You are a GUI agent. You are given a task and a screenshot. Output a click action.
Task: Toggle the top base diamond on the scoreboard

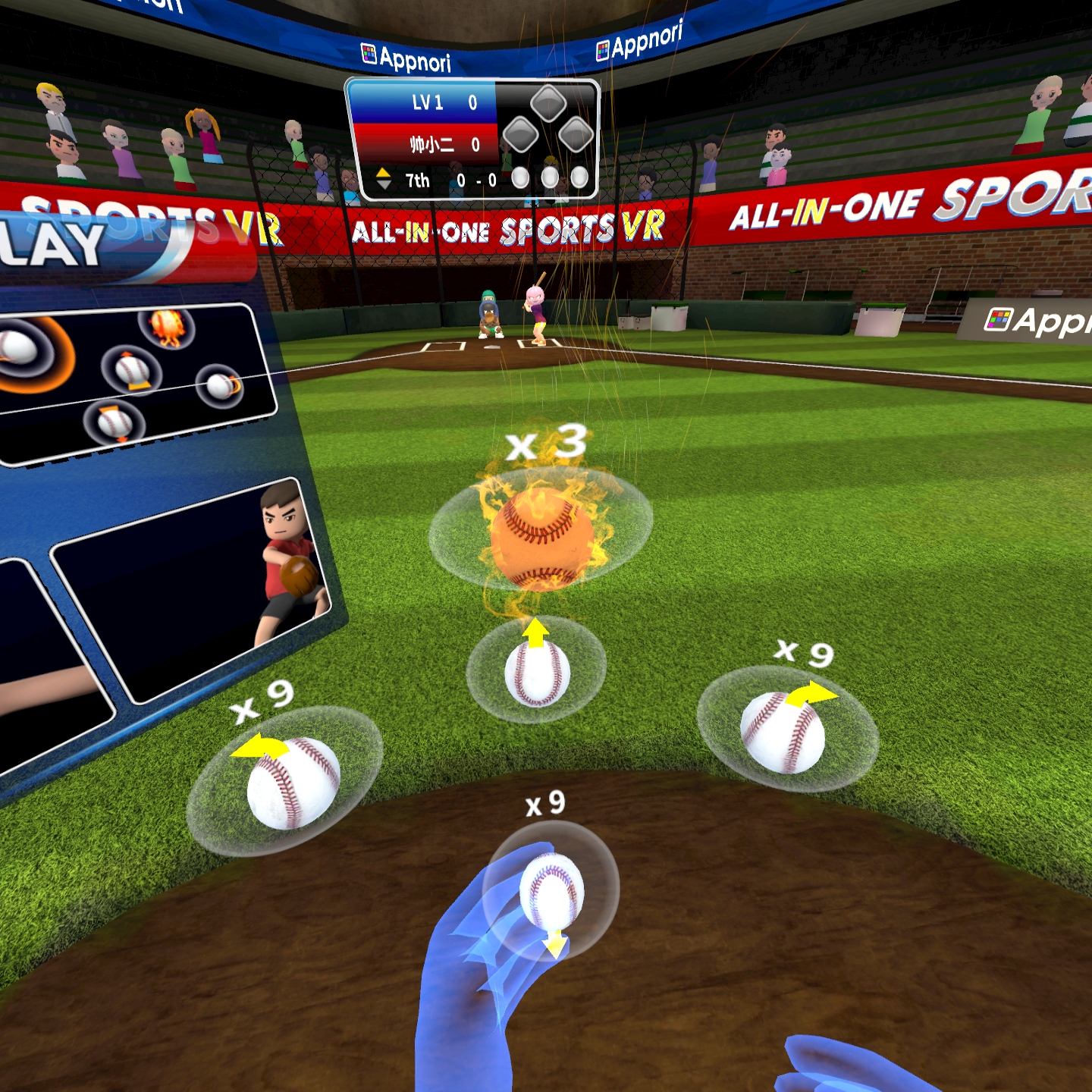point(548,104)
